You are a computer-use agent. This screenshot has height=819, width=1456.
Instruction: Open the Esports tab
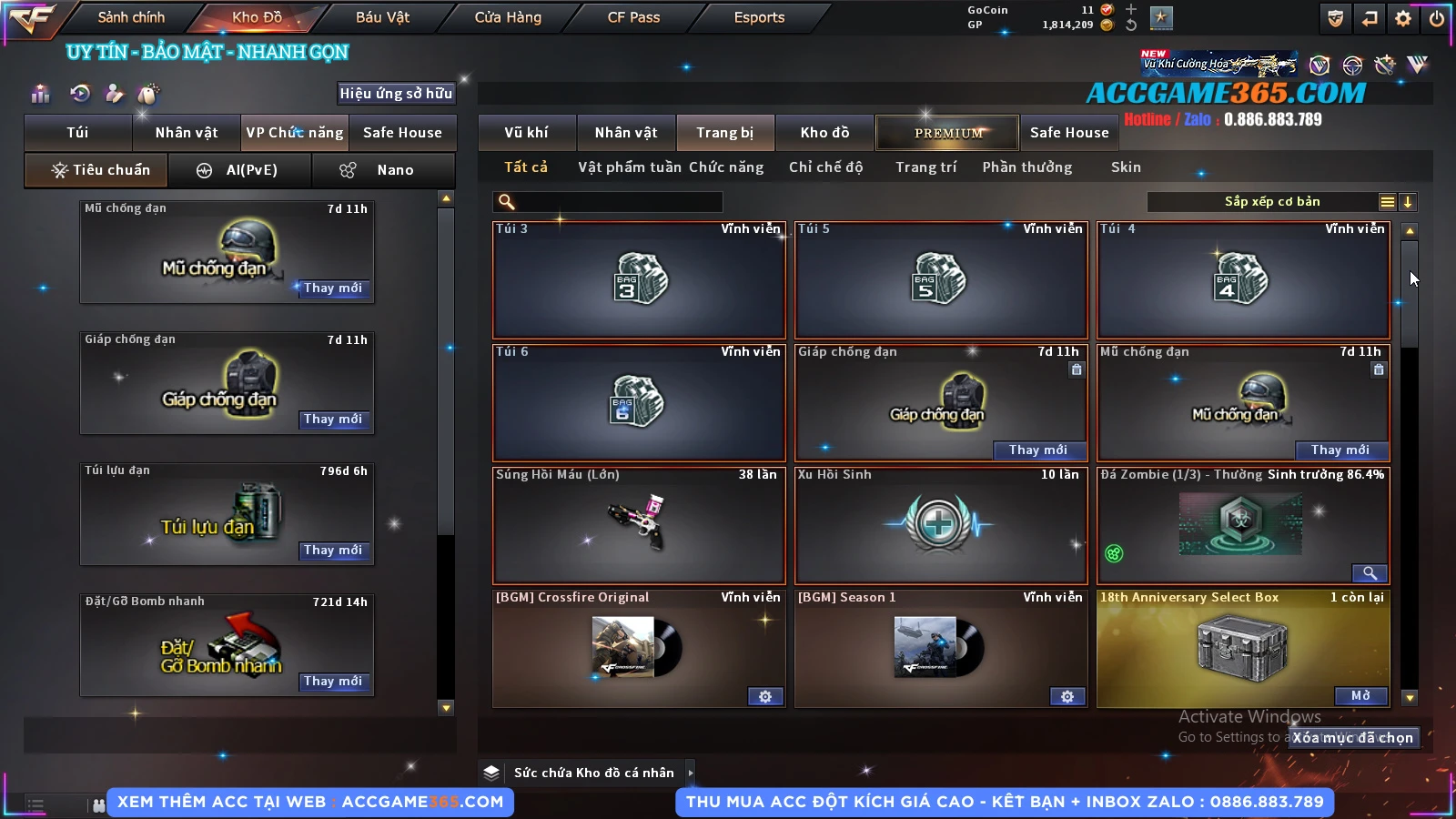(x=759, y=17)
